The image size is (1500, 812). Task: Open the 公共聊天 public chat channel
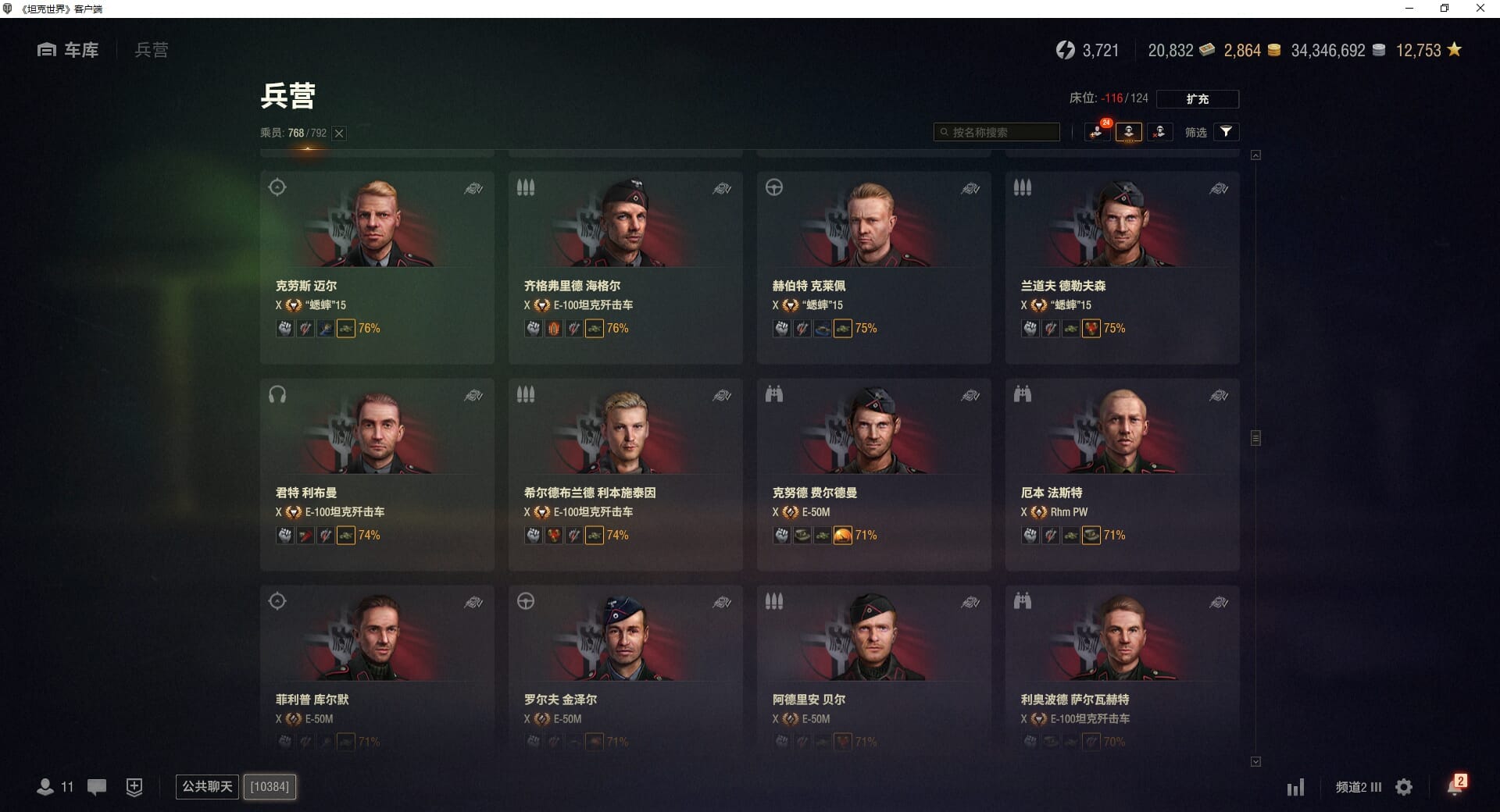click(207, 786)
